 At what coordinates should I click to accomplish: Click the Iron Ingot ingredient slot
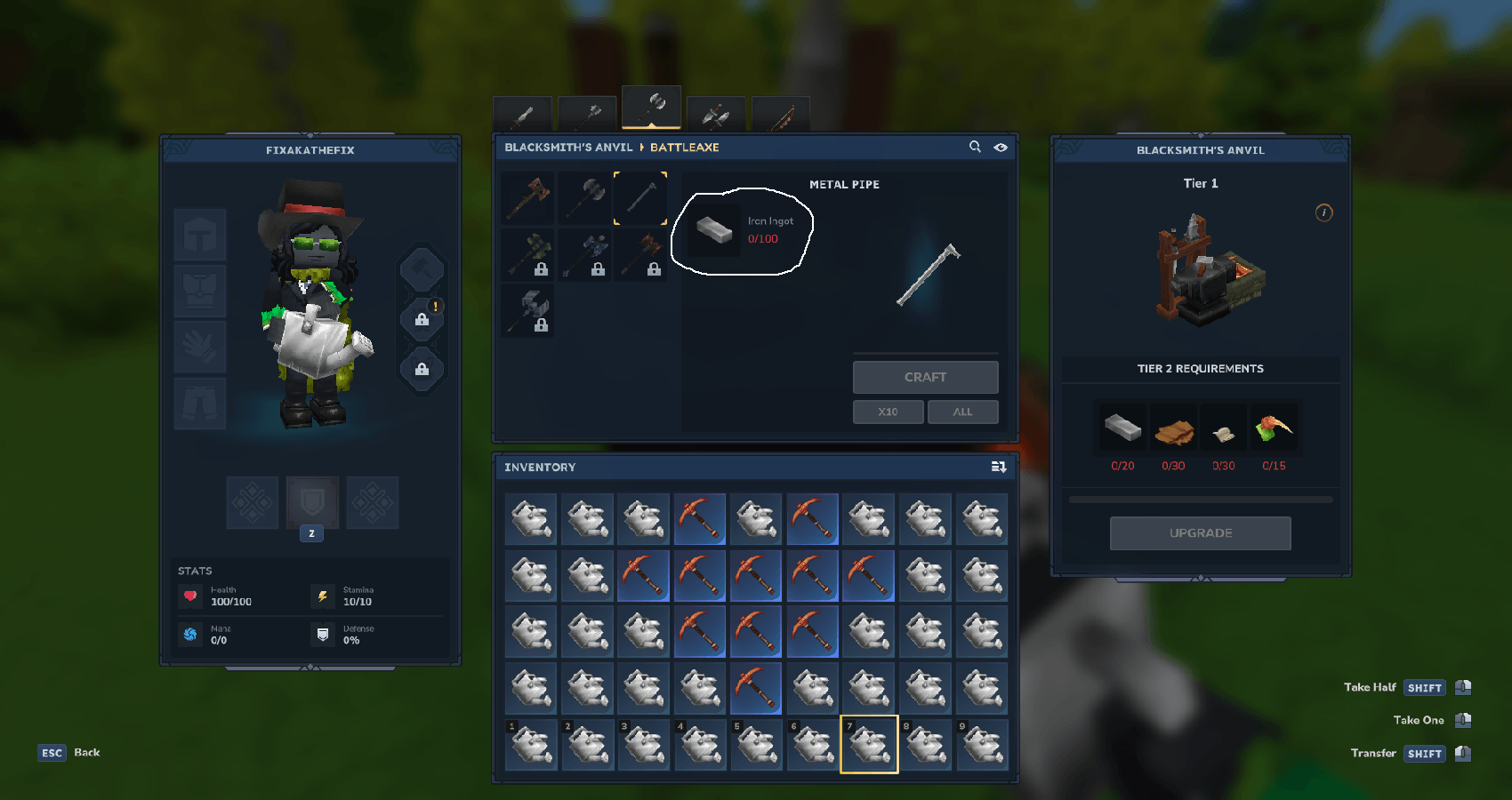click(714, 230)
